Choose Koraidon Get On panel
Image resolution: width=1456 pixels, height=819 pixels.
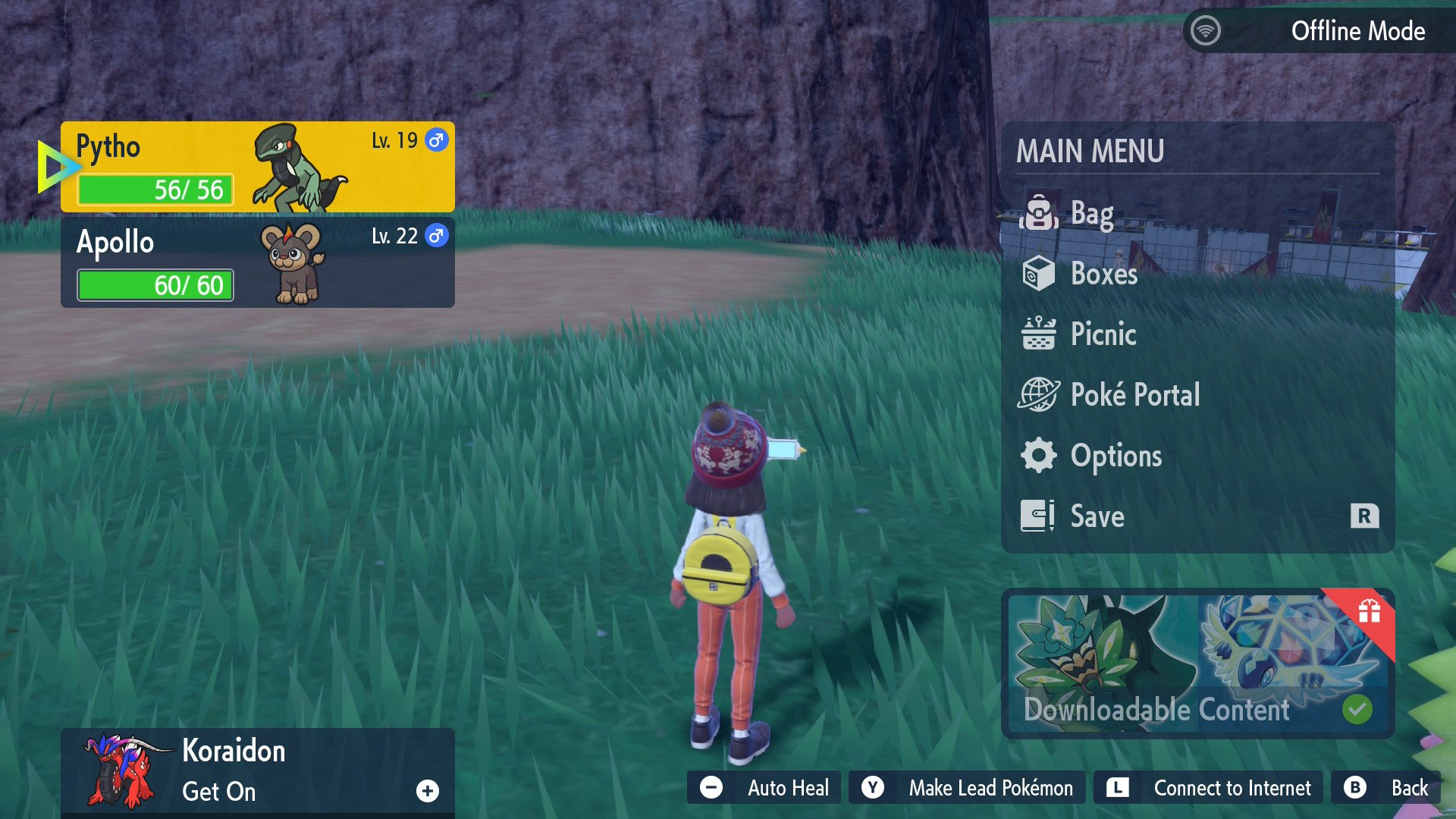pyautogui.click(x=258, y=770)
